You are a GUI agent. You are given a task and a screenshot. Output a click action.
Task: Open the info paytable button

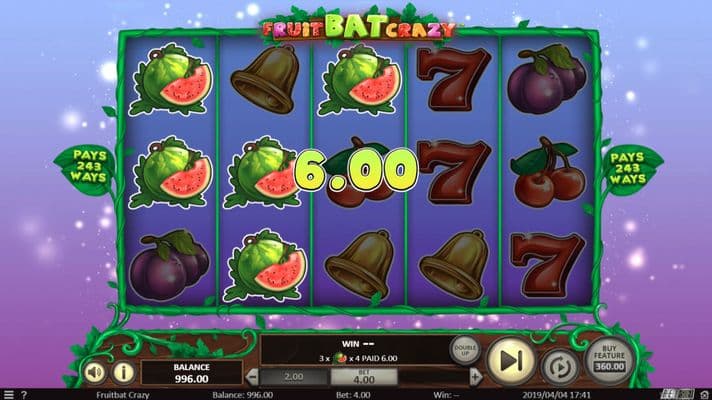123,372
